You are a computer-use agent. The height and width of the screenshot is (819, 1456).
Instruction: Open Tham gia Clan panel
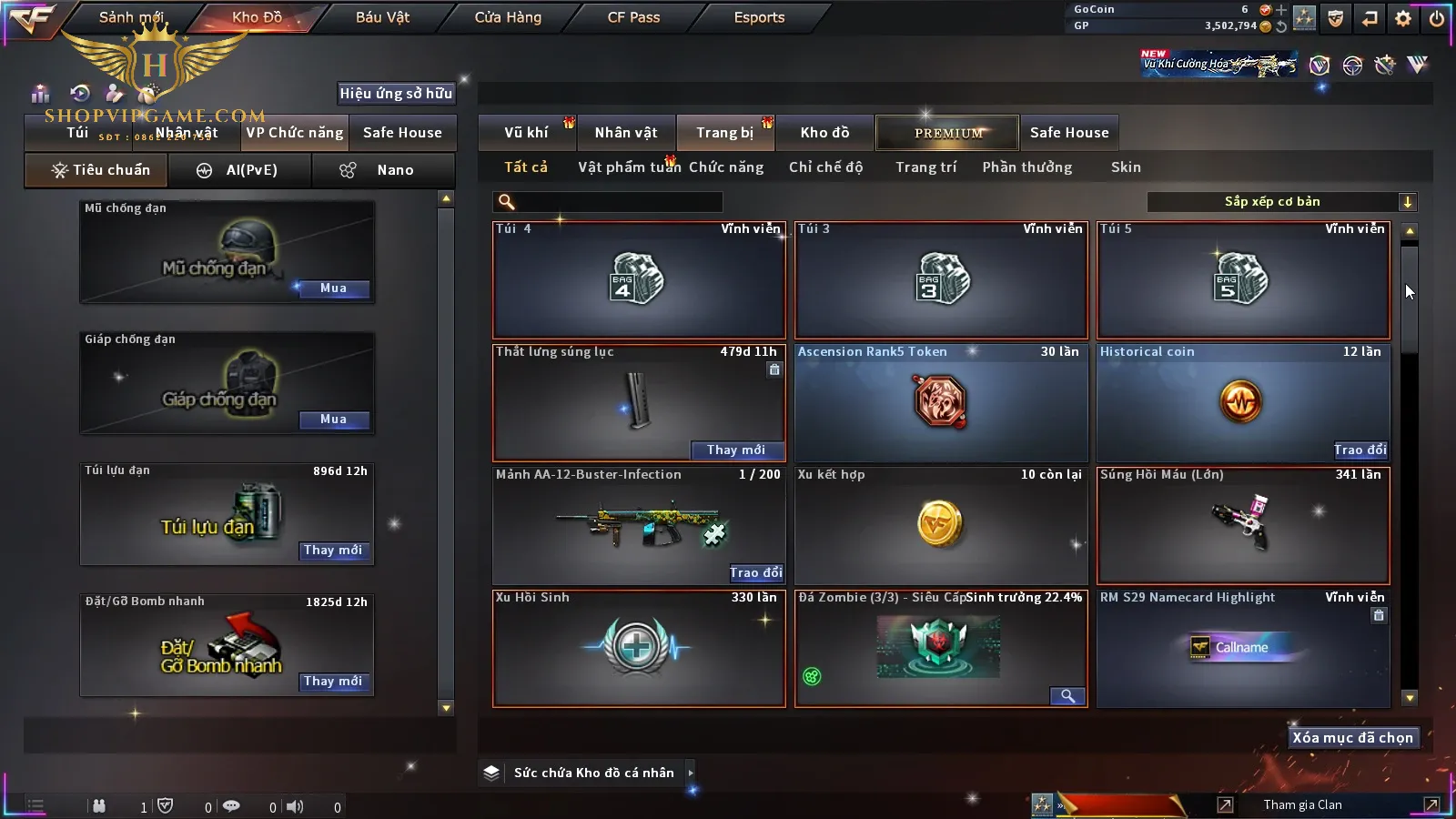pos(1302,805)
